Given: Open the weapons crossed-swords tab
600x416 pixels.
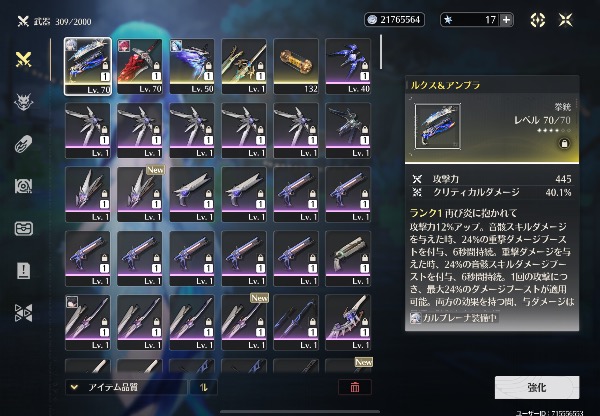Looking at the screenshot, I should [x=23, y=59].
